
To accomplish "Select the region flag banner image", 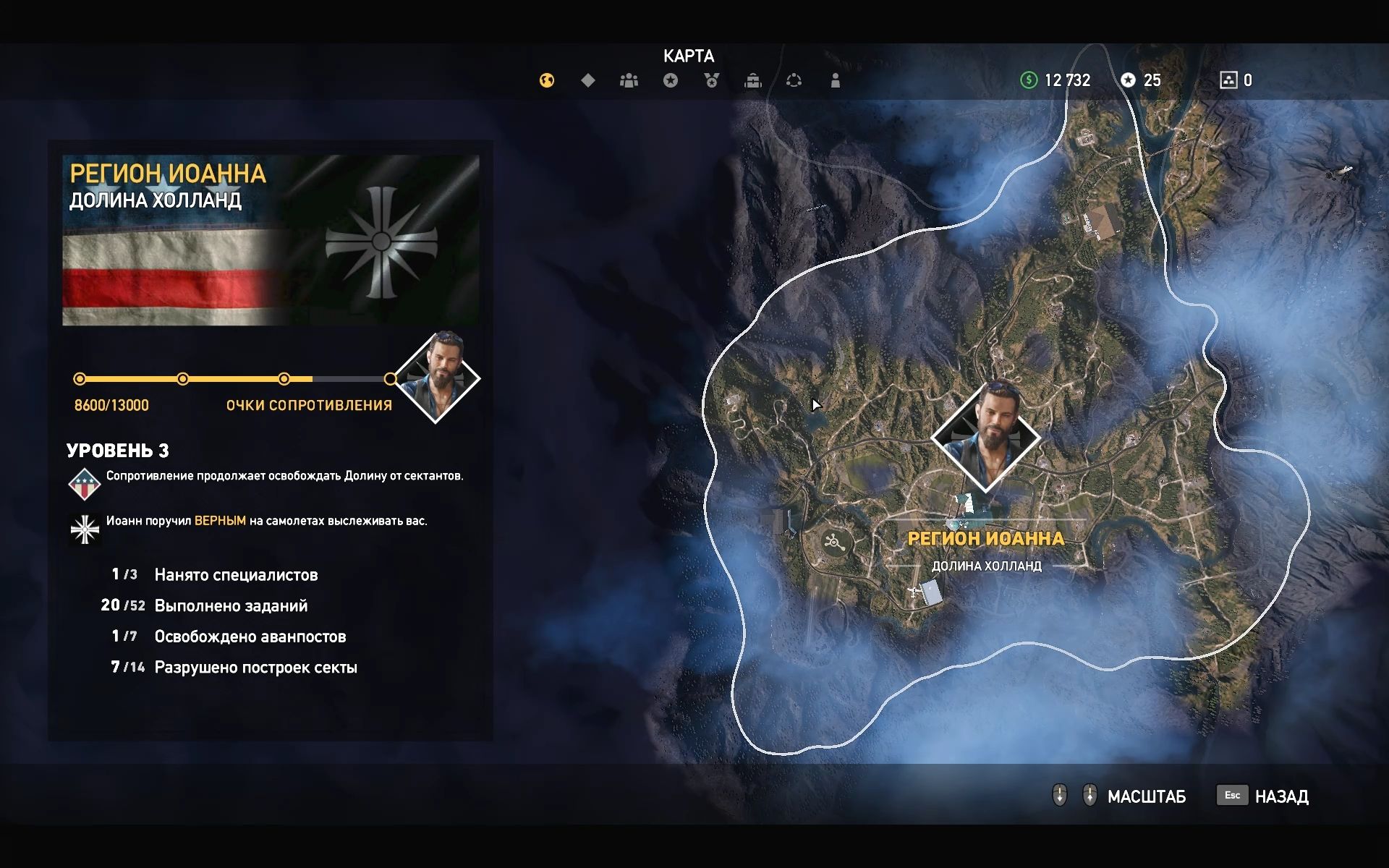I will [271, 240].
